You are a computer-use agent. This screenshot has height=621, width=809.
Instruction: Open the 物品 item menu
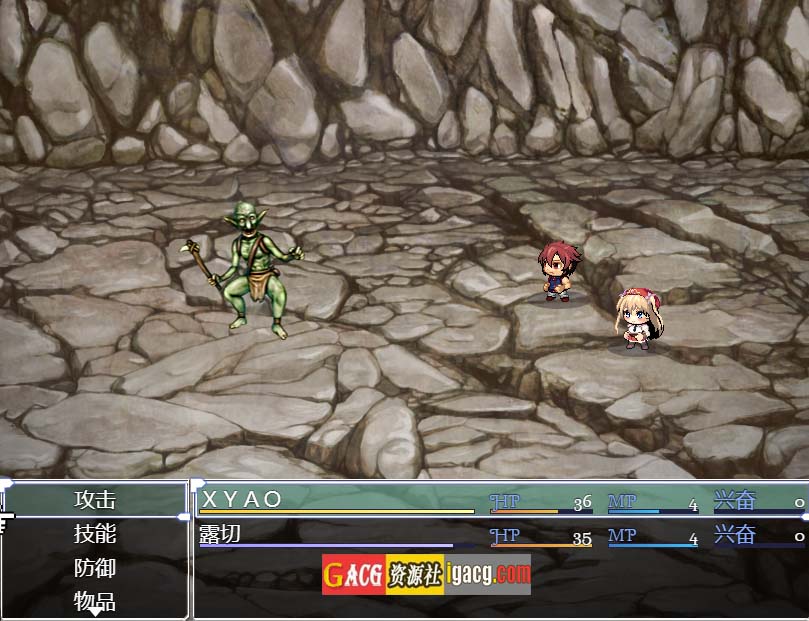tap(95, 600)
